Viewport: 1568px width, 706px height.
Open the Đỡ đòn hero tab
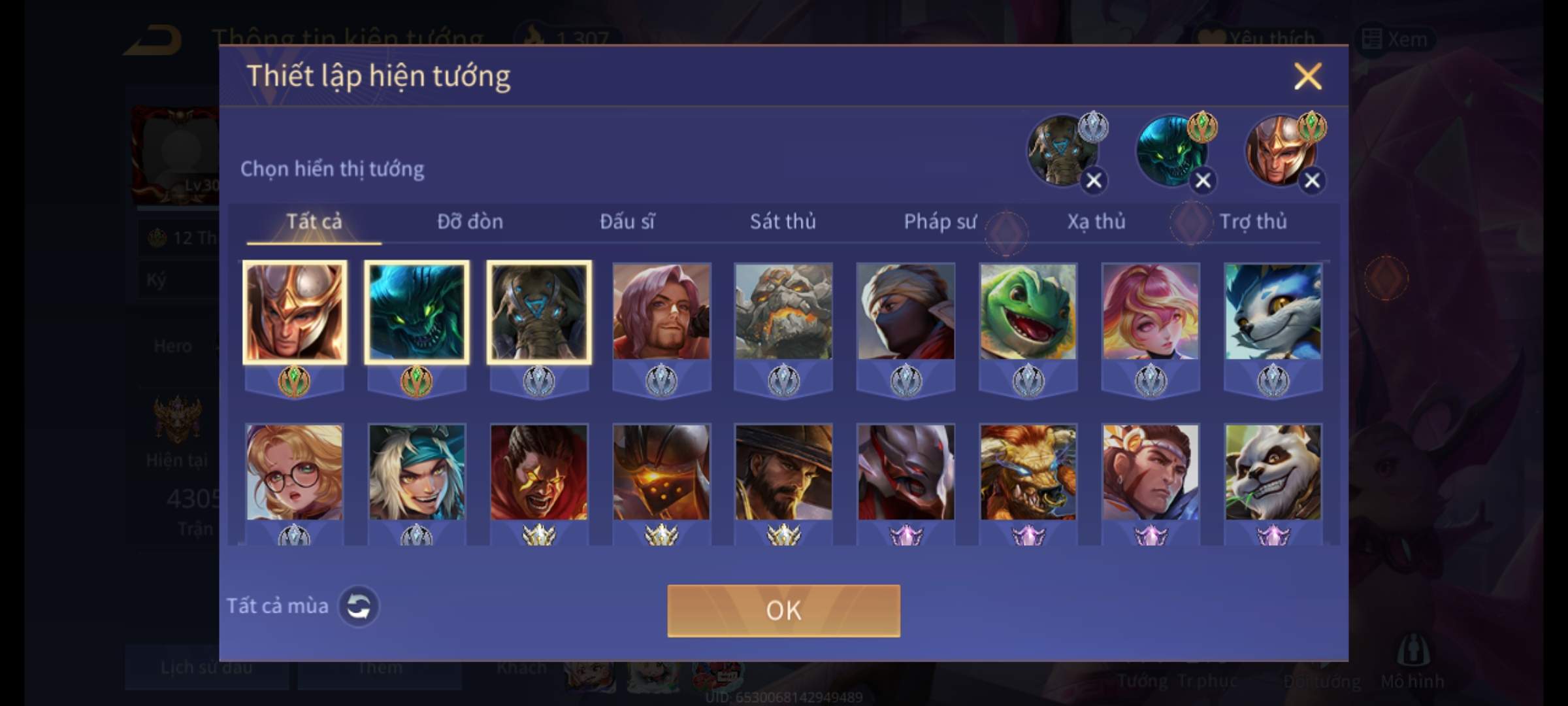coord(470,222)
